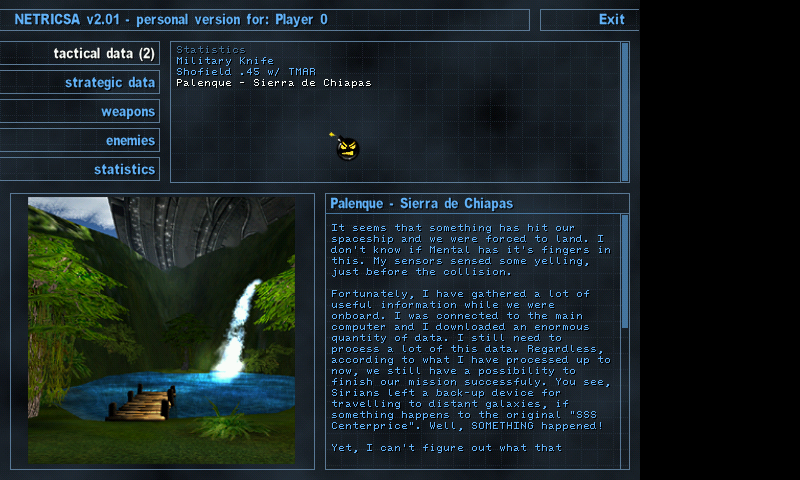This screenshot has height=480, width=800.
Task: Exit the NETRICSA computer
Action: click(611, 19)
